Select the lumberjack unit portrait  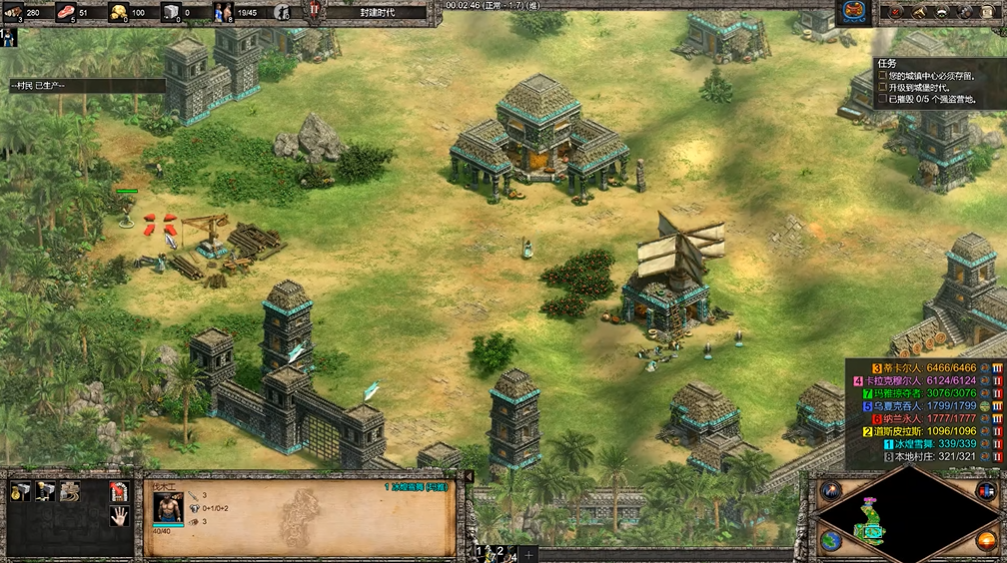[x=168, y=508]
